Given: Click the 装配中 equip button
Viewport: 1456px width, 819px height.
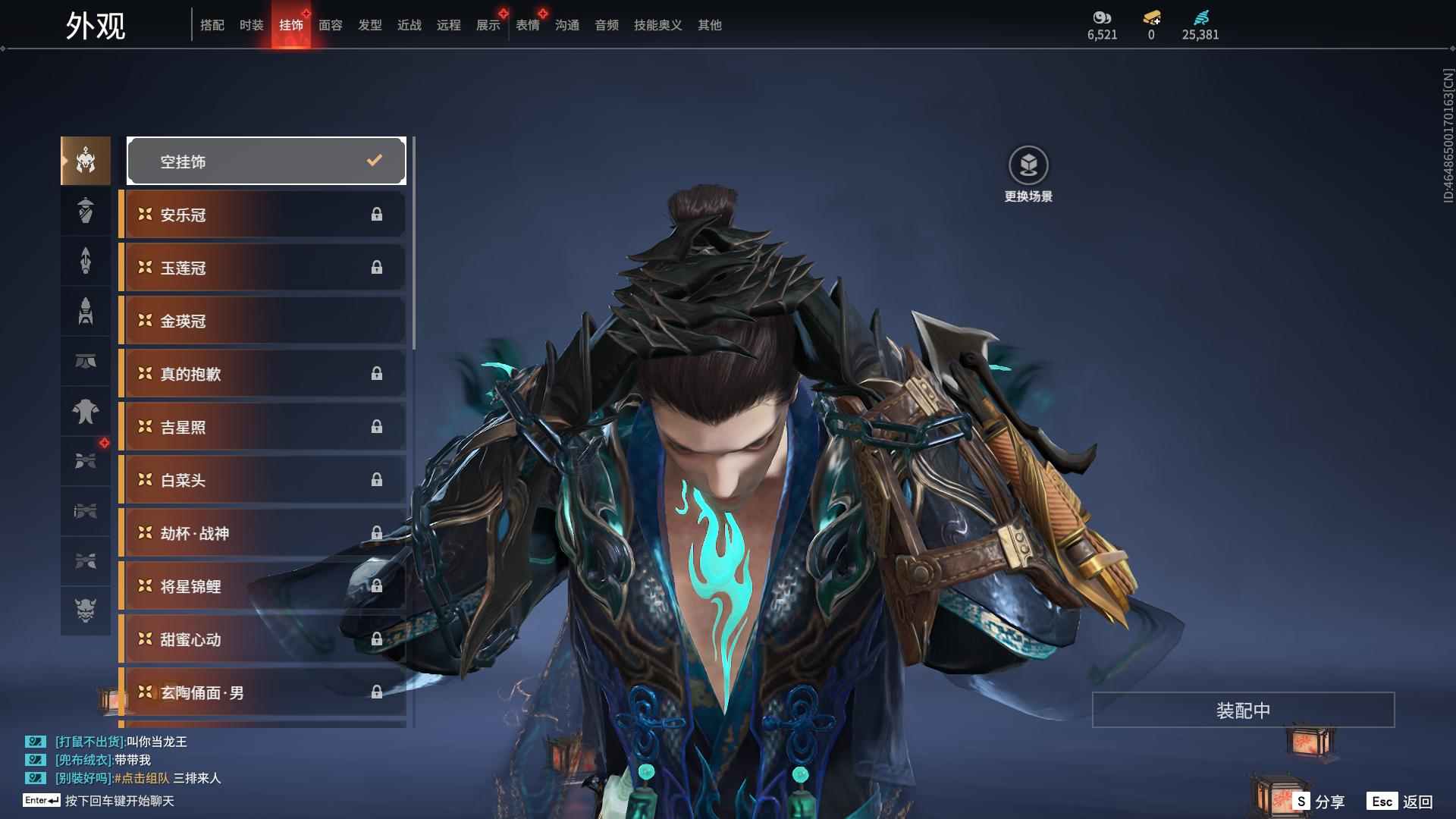Looking at the screenshot, I should [1243, 710].
